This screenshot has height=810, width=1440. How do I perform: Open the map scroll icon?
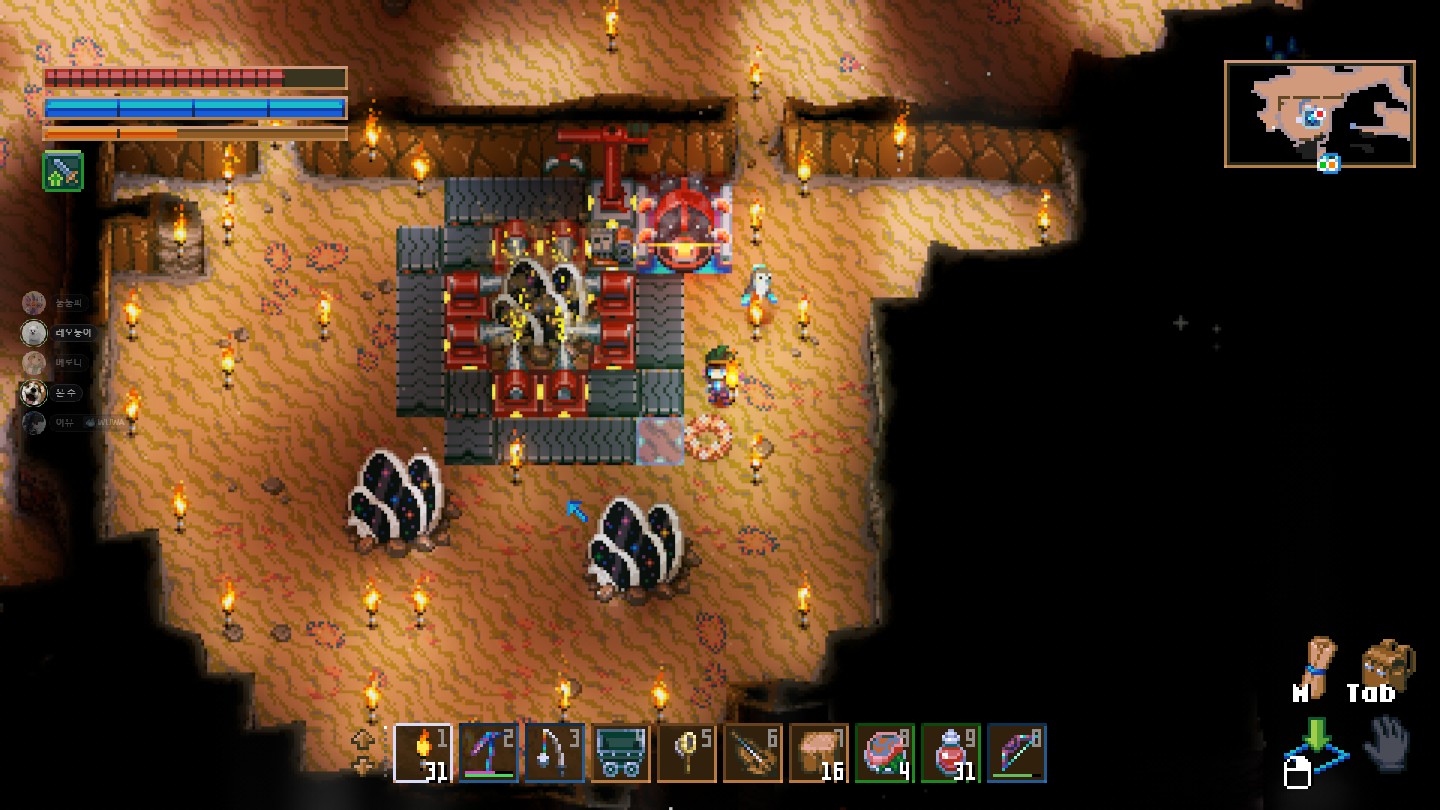click(1315, 664)
